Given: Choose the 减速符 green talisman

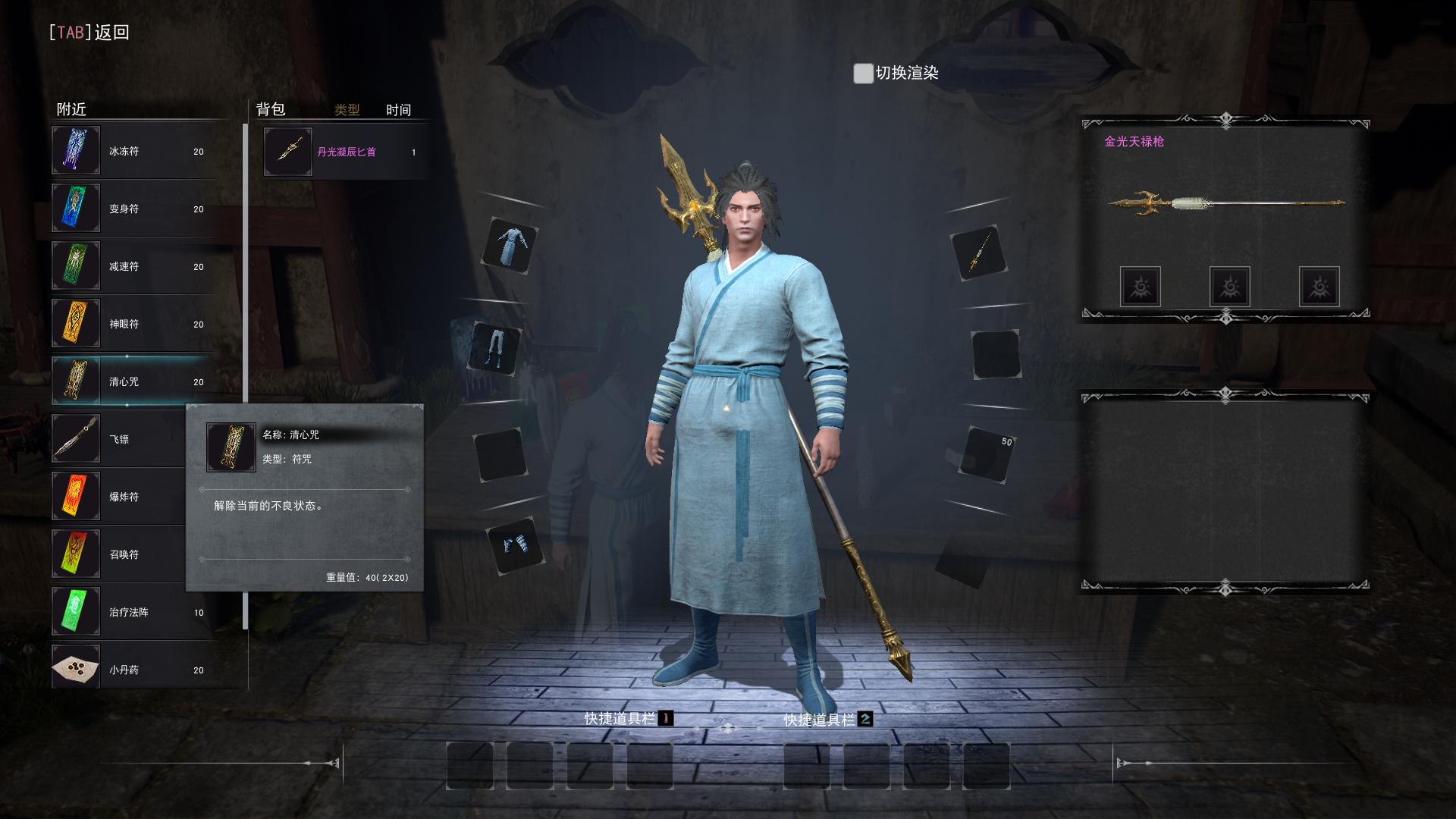Looking at the screenshot, I should (133, 266).
